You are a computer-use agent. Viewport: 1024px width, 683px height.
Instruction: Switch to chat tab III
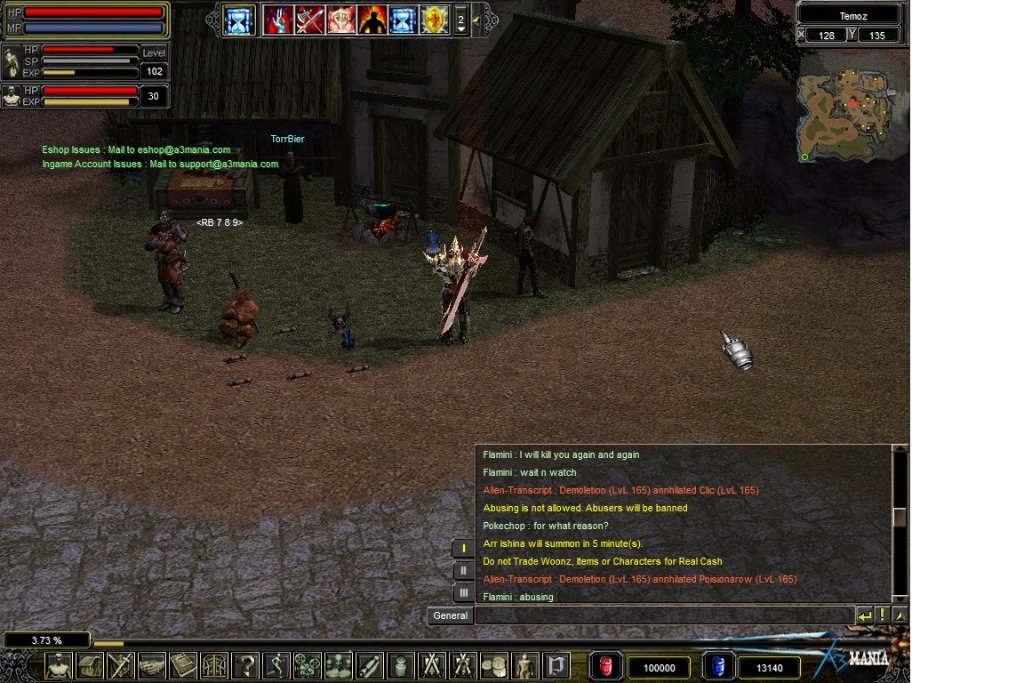pyautogui.click(x=463, y=593)
